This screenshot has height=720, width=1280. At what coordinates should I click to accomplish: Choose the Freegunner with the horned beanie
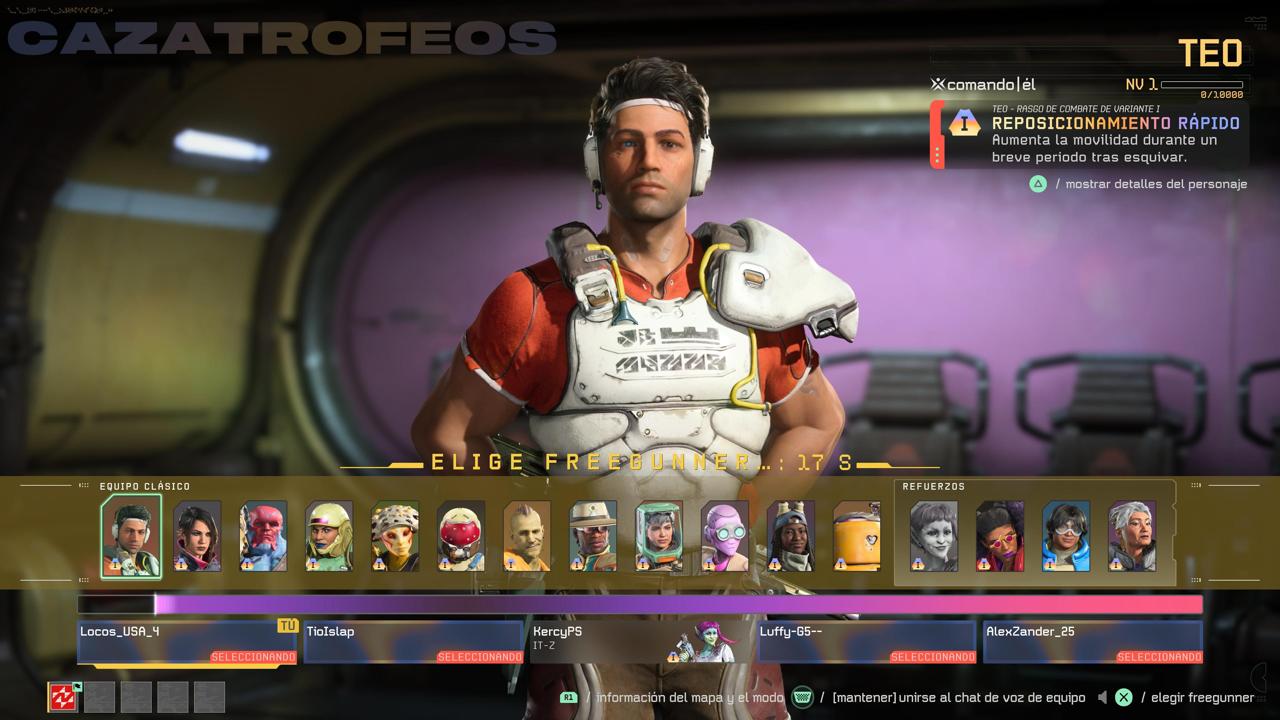[x=791, y=536]
